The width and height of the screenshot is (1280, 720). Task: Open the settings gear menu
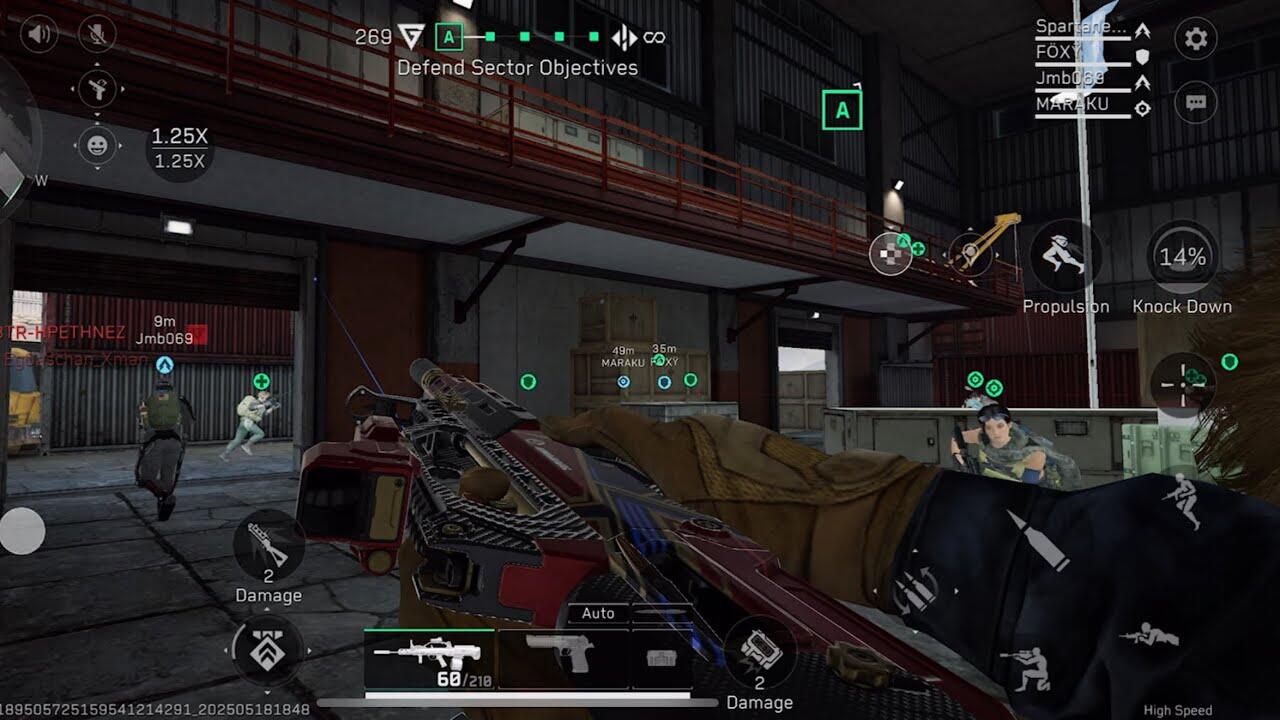point(1195,39)
